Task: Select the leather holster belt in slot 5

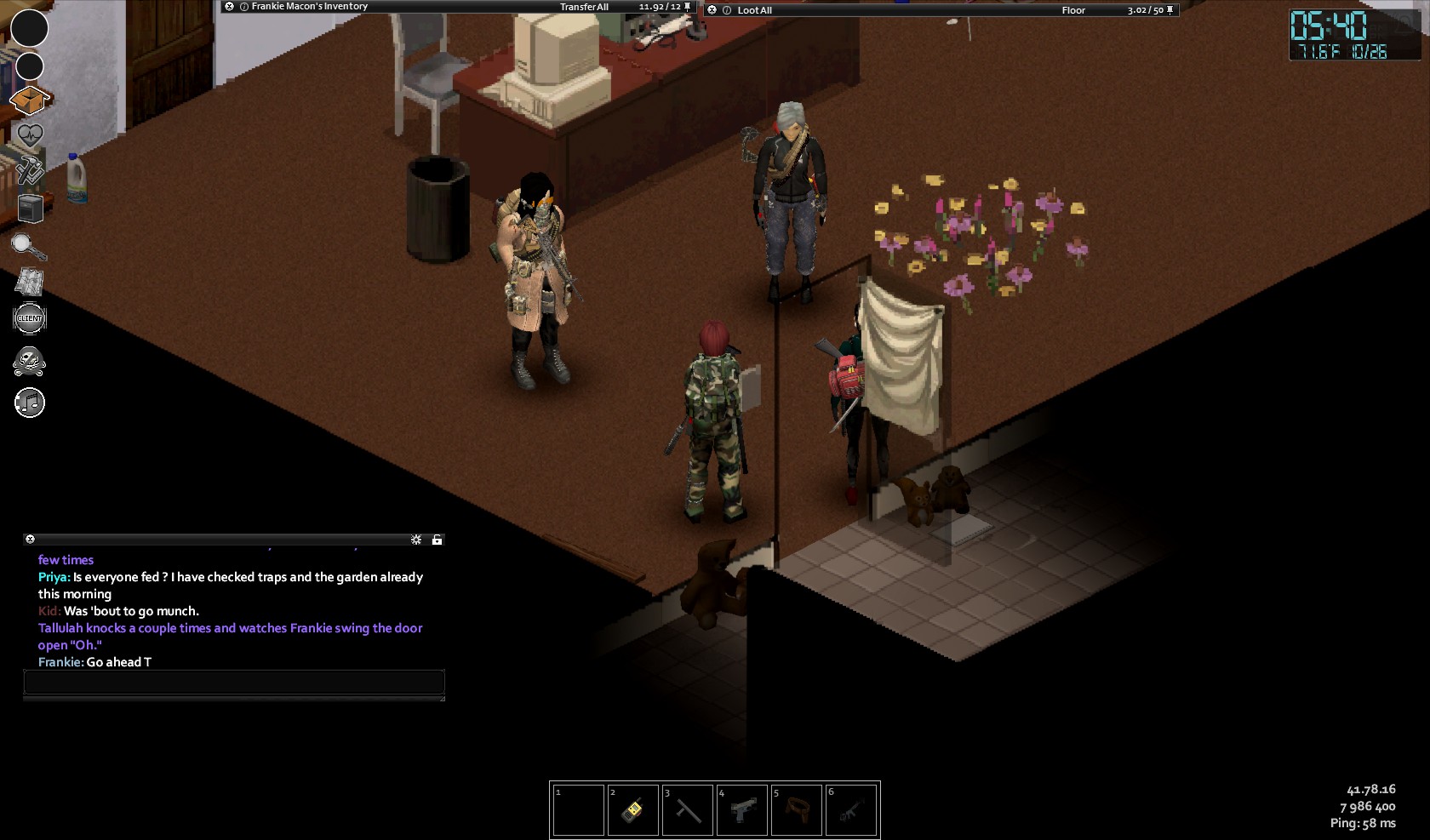Action: coord(796,810)
